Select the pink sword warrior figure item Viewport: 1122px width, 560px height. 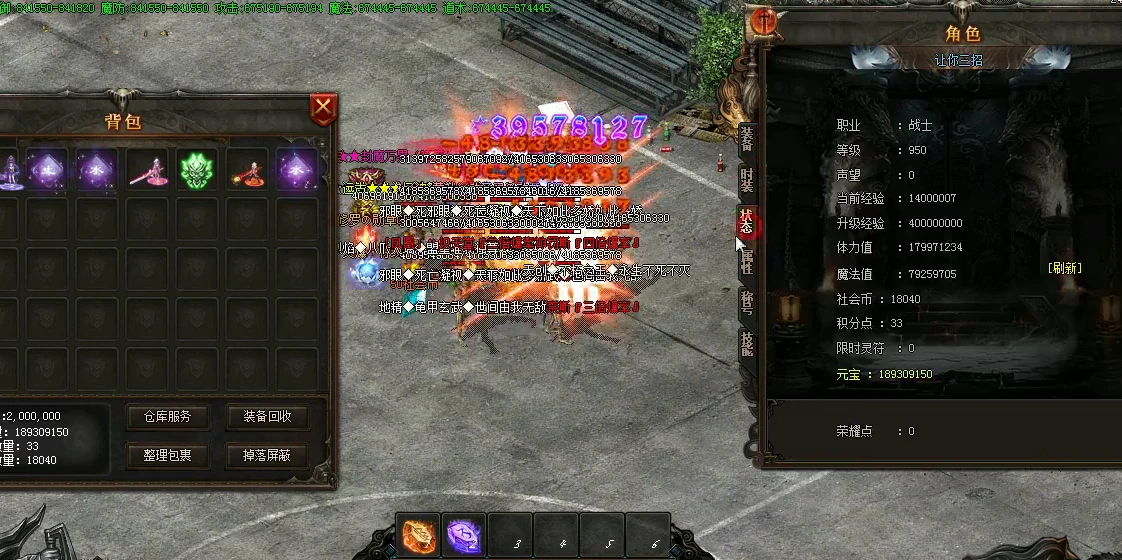147,170
